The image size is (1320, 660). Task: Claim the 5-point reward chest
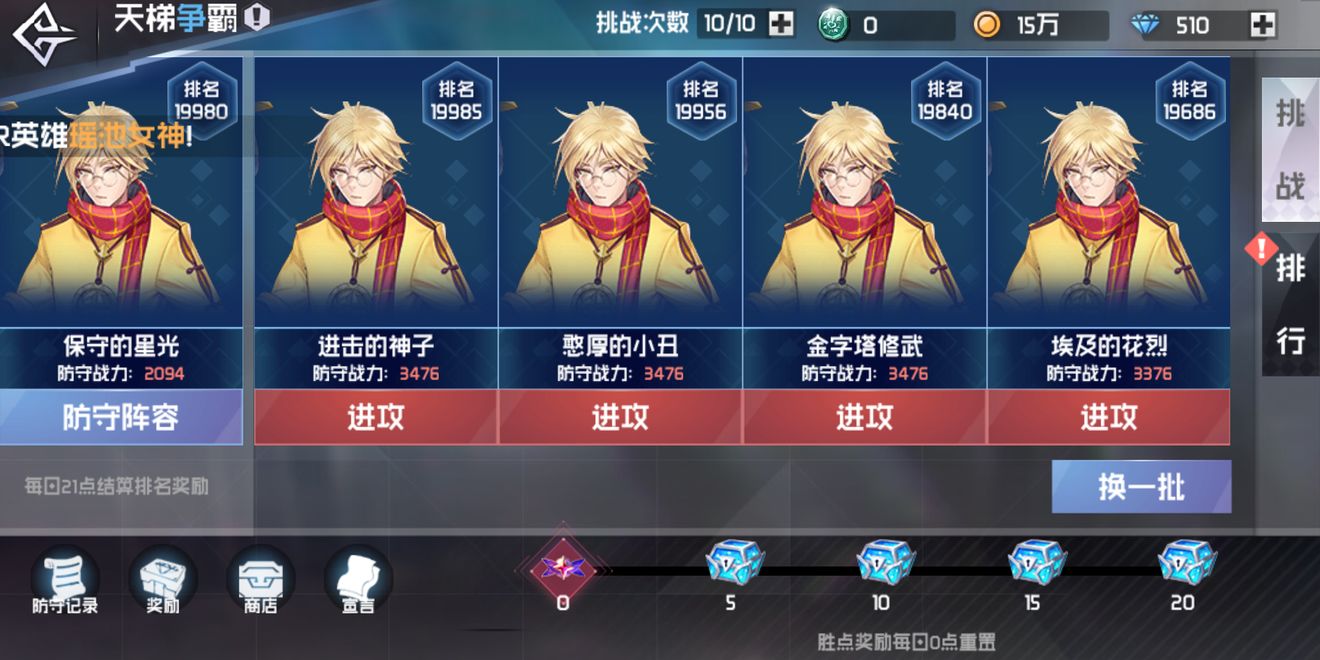tap(733, 564)
